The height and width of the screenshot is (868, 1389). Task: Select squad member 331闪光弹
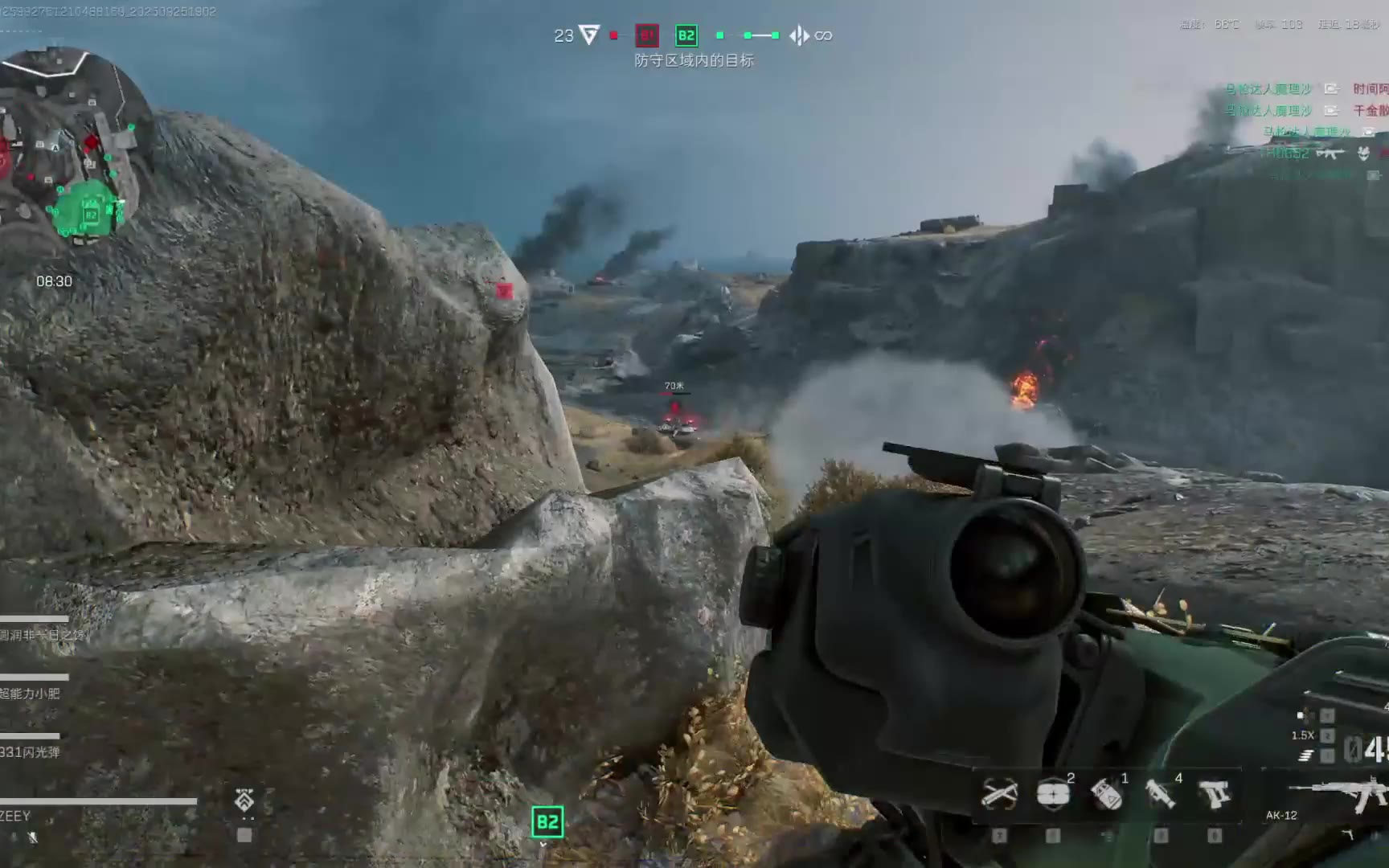(x=31, y=752)
